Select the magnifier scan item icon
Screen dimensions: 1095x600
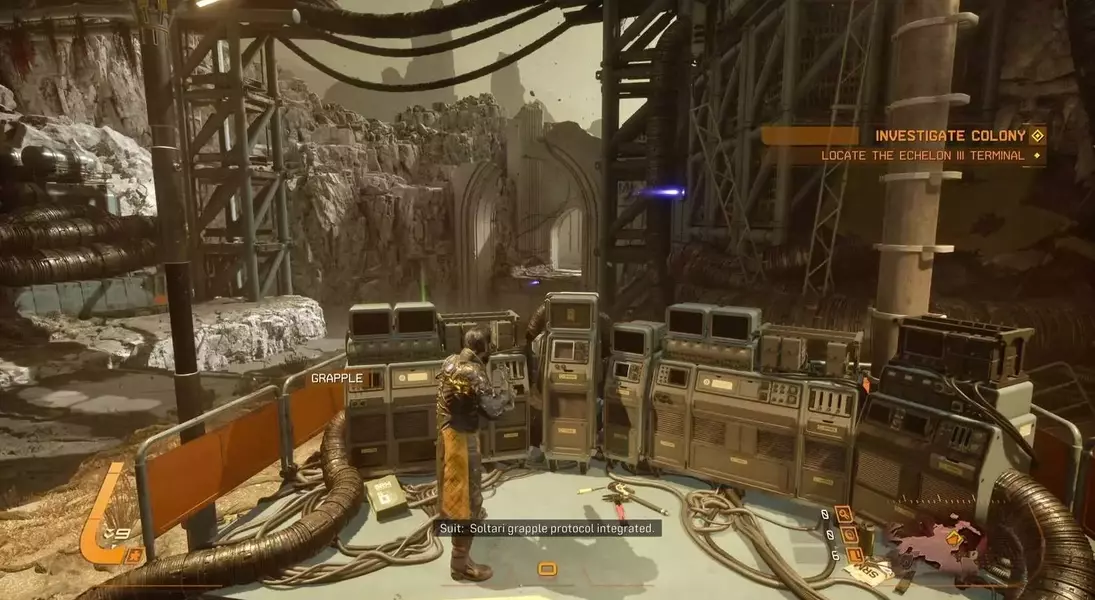point(844,514)
